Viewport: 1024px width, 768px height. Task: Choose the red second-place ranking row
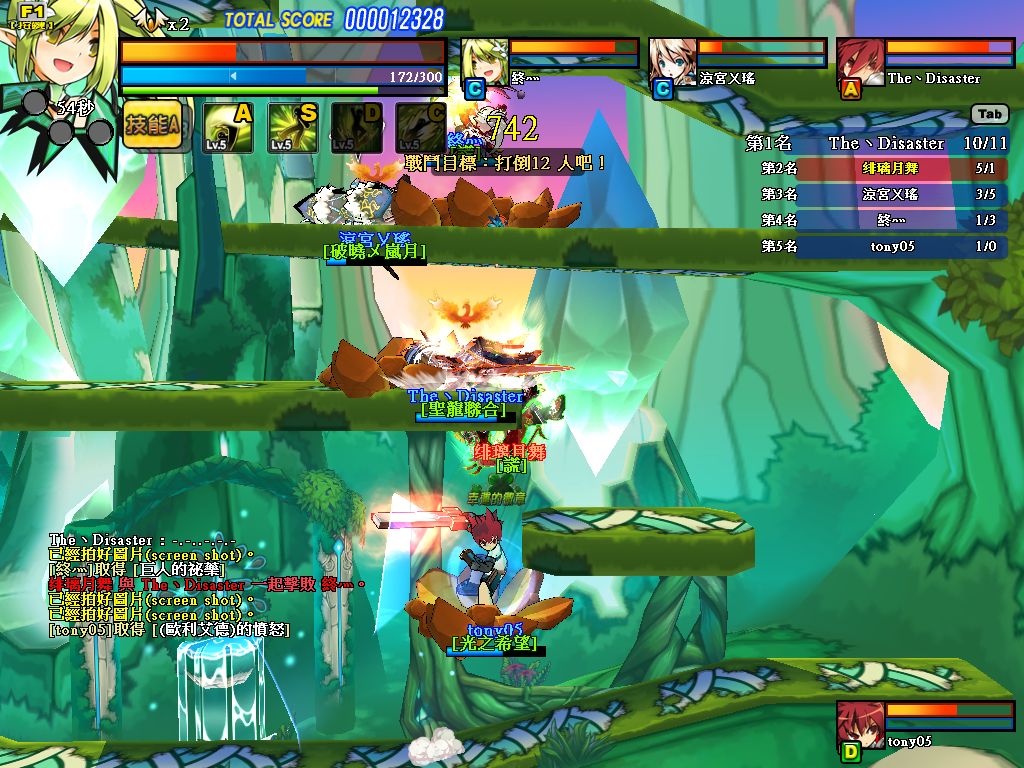pos(882,169)
